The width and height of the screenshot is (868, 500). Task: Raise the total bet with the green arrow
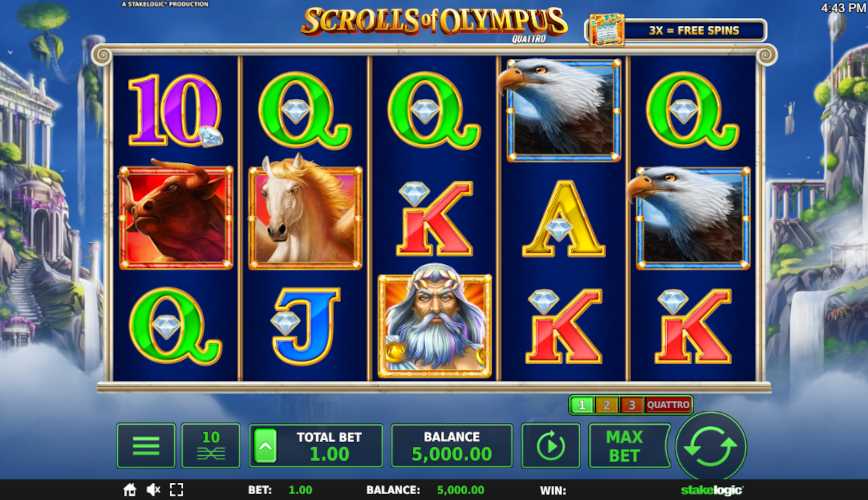267,446
